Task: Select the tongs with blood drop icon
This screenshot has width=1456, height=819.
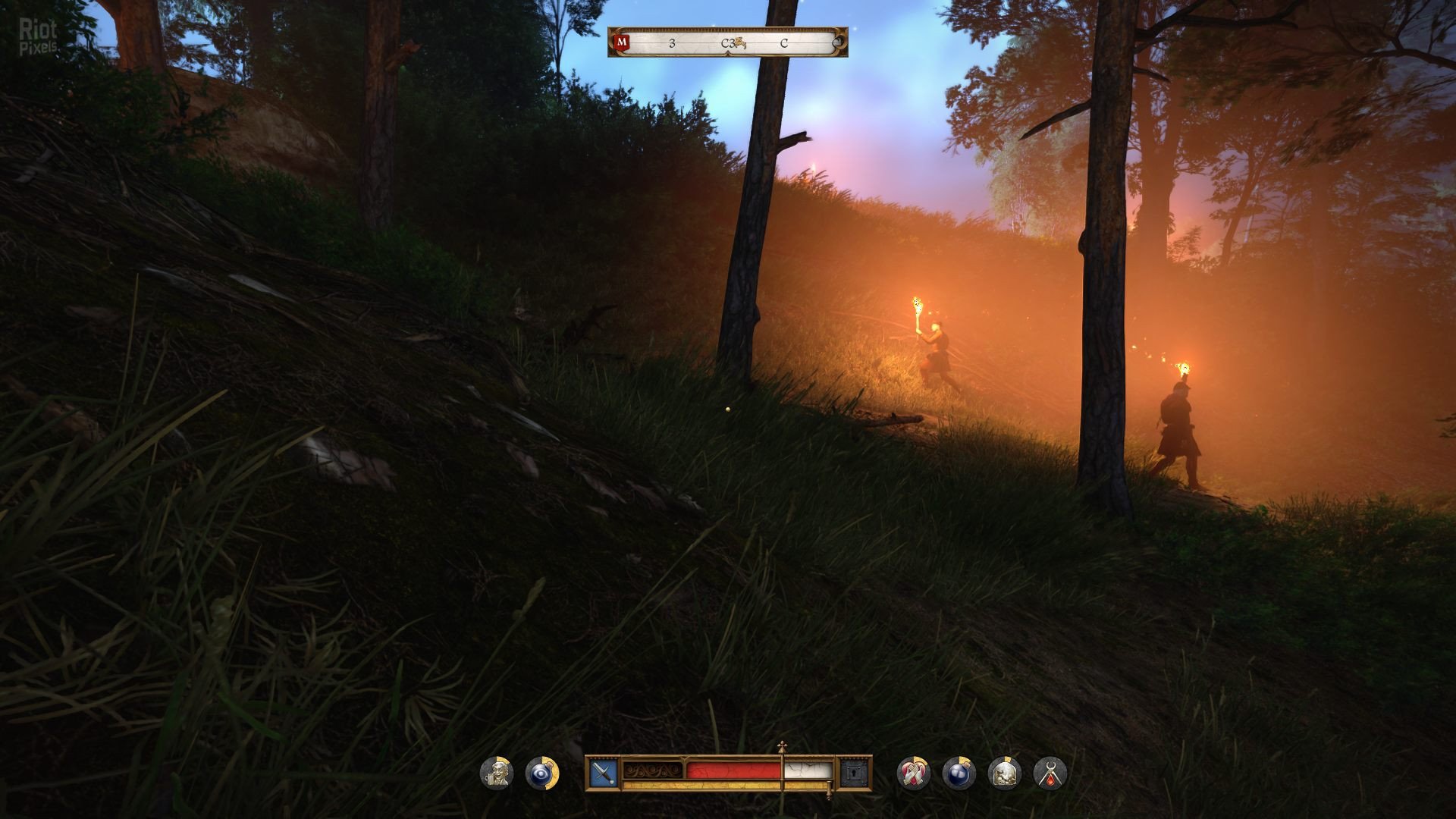Action: pyautogui.click(x=1050, y=773)
